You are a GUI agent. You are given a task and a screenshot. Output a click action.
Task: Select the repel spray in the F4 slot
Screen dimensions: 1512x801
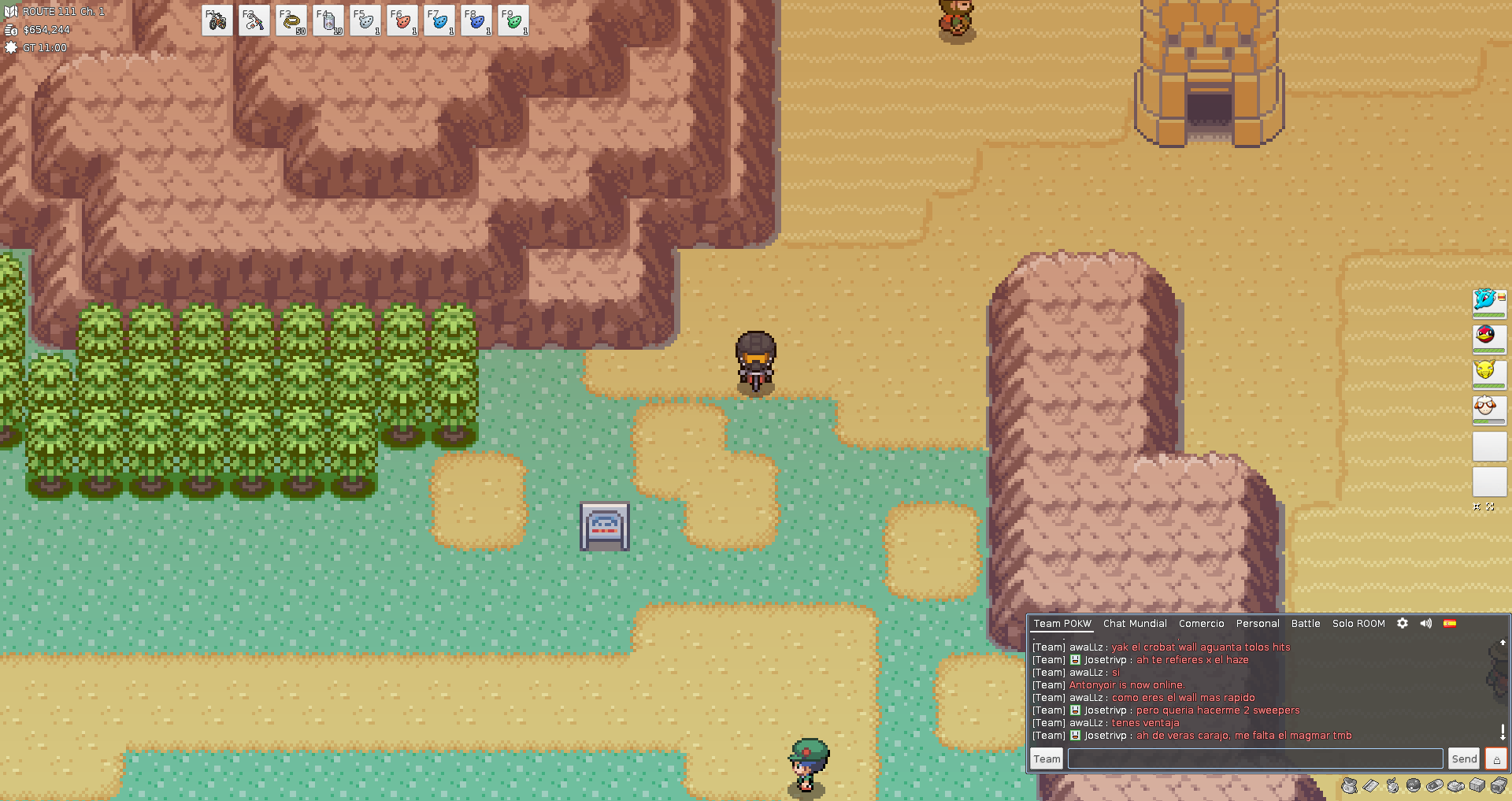328,21
